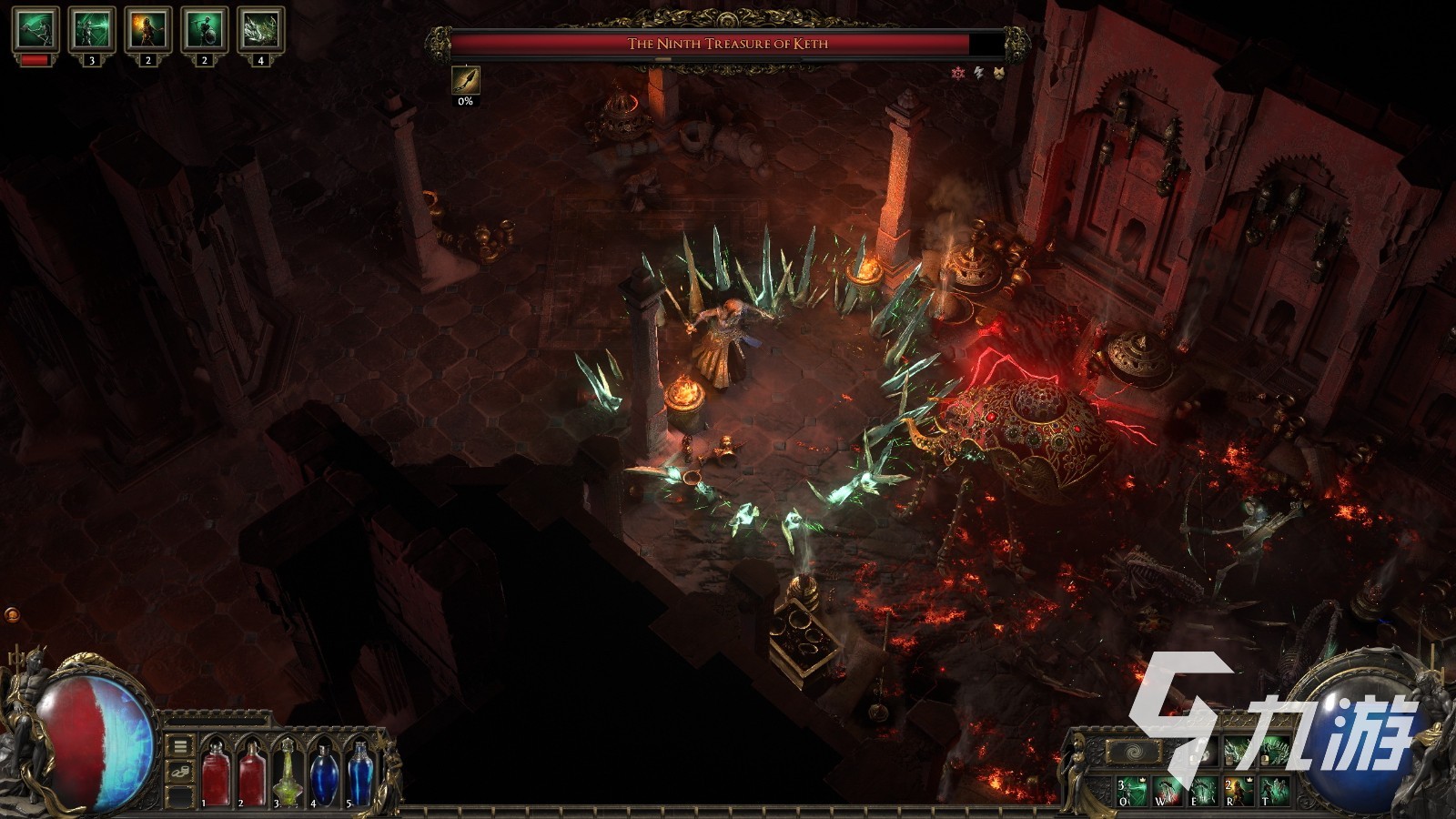Activate the skeleton archer skill on Q

1130,790
